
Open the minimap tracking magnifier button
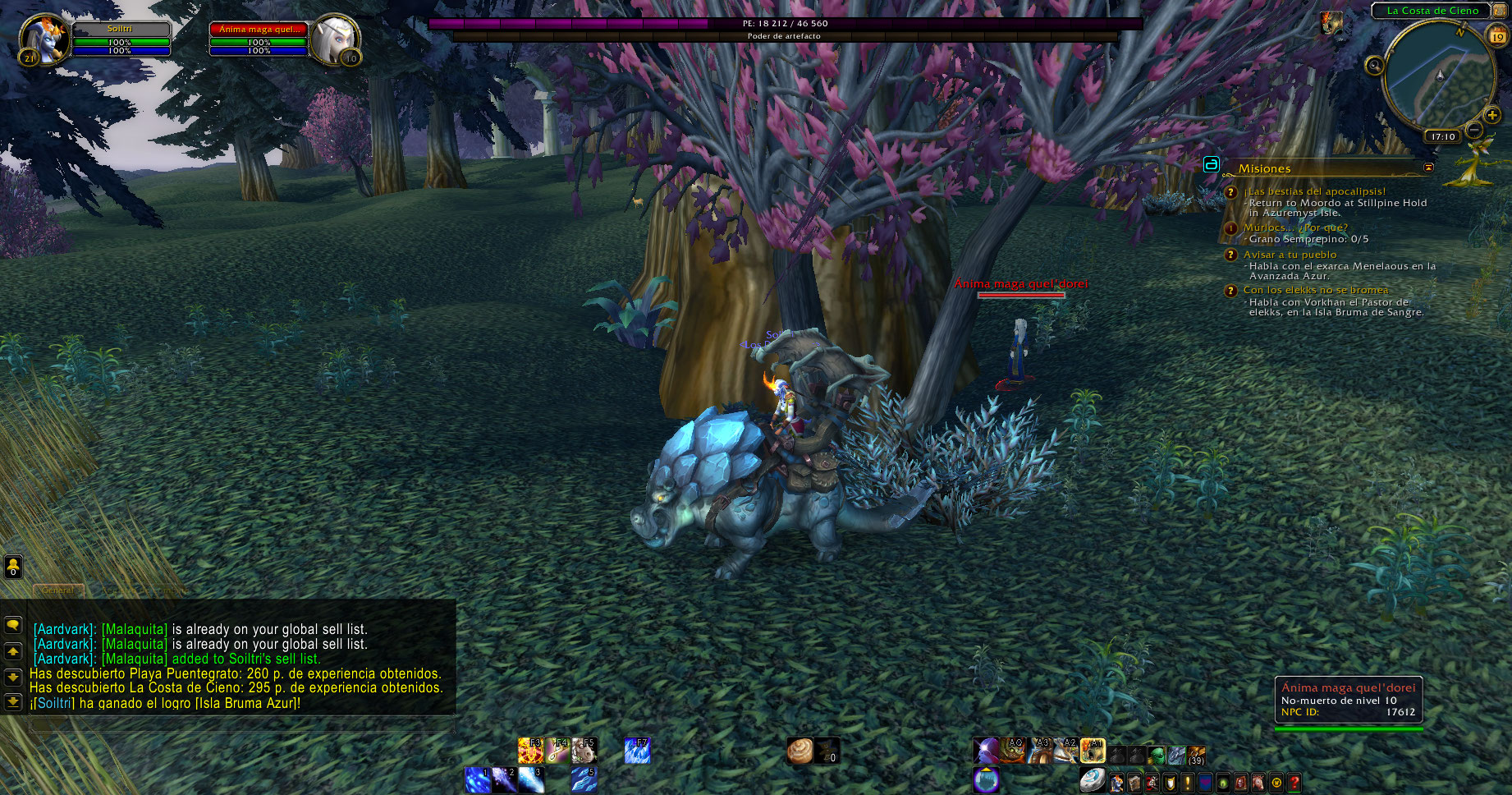click(x=1374, y=66)
